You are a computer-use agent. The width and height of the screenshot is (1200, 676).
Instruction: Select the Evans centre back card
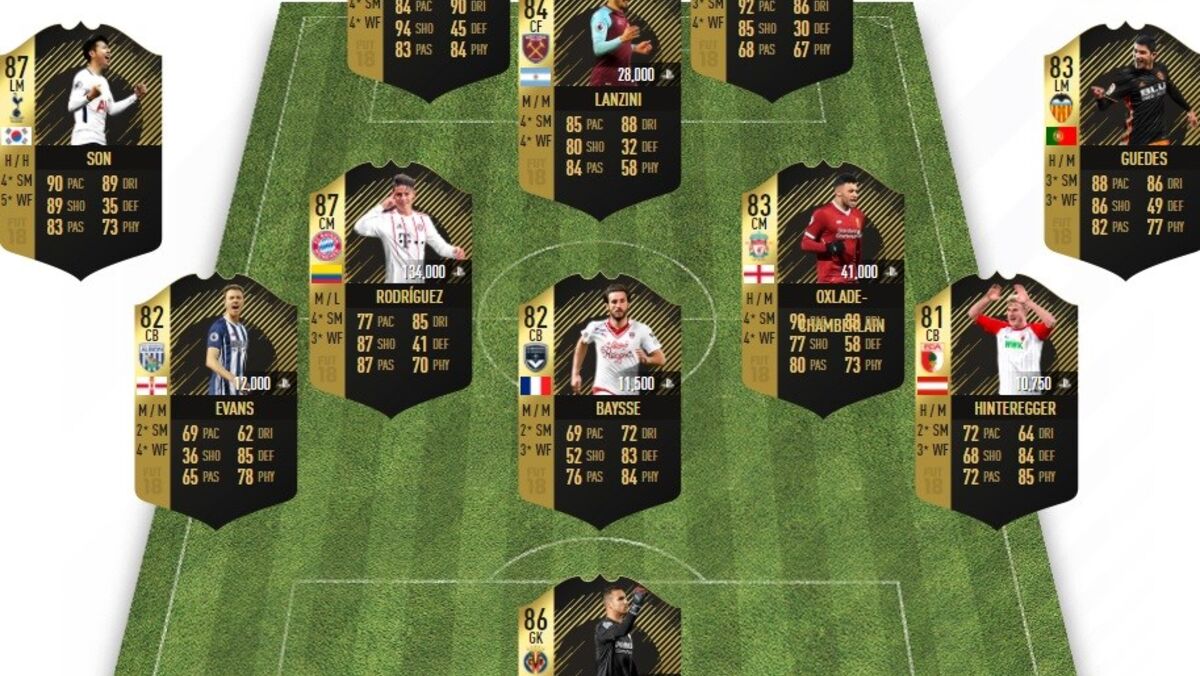217,400
